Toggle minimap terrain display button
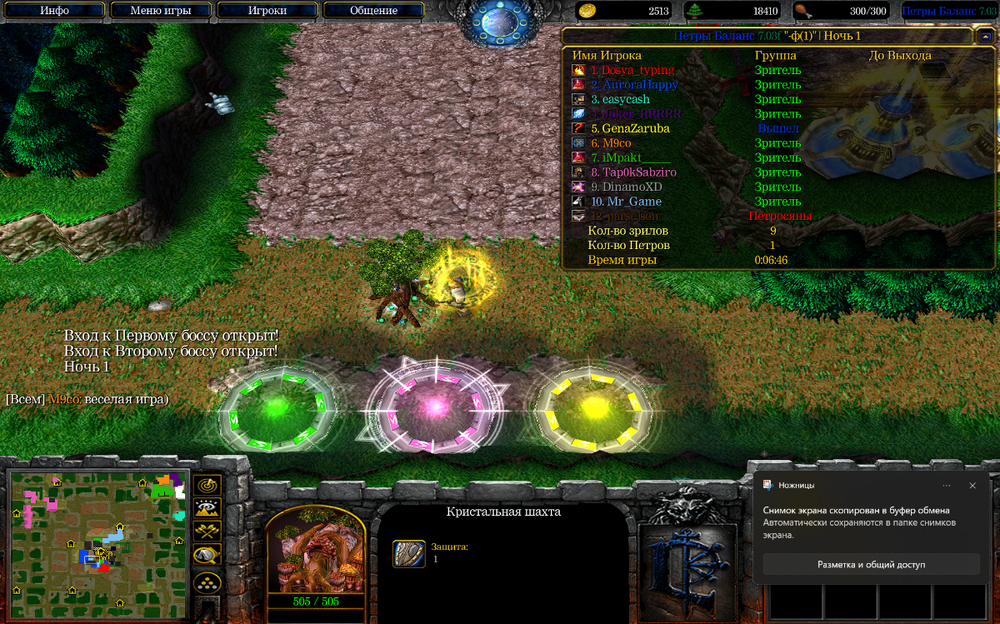1000x624 pixels. tap(208, 509)
